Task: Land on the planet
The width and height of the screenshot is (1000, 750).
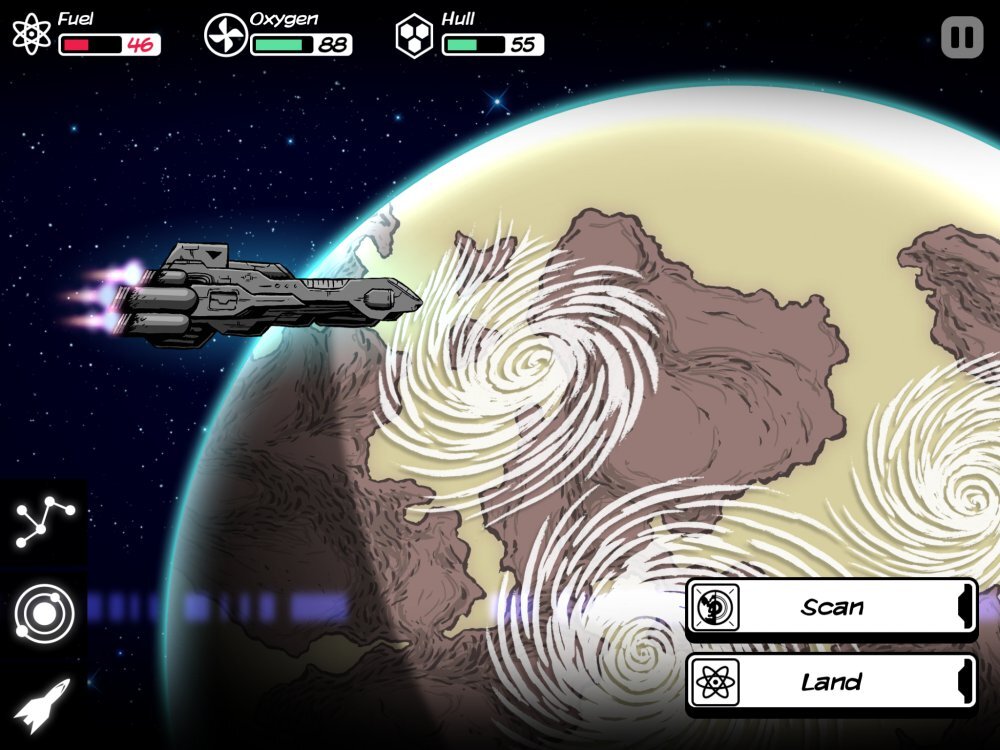Action: [830, 683]
